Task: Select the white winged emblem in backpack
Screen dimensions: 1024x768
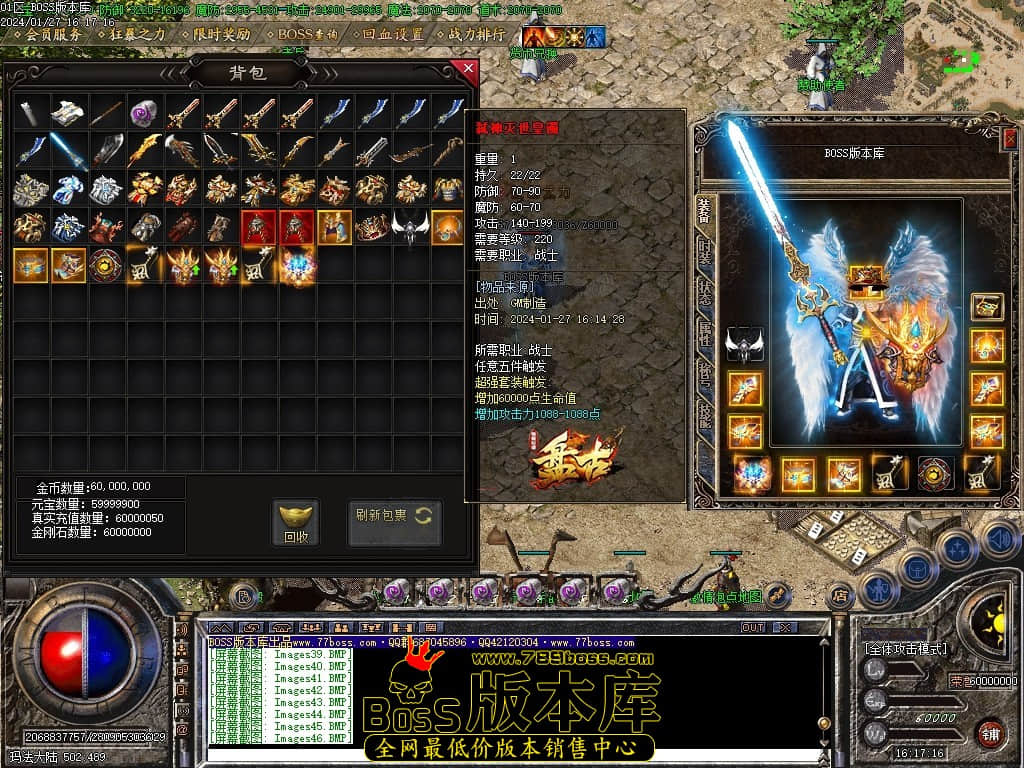Action: tap(409, 227)
